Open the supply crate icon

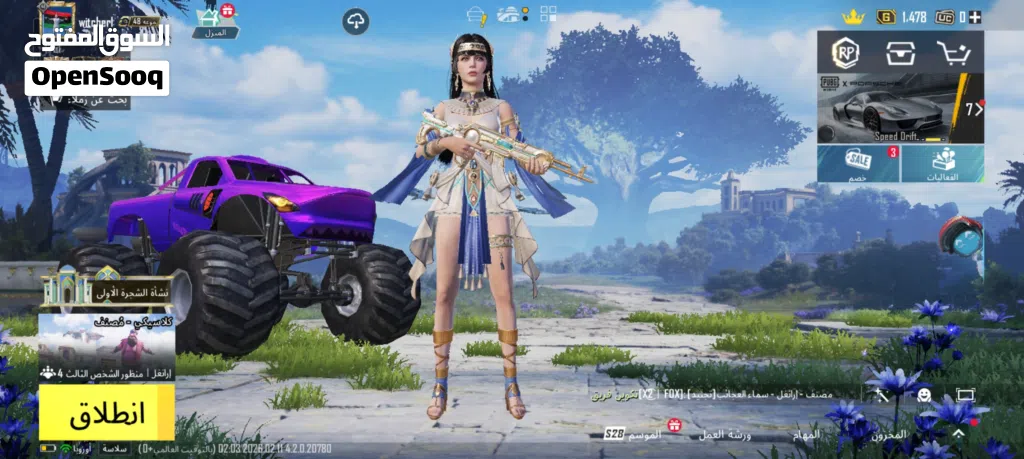pos(900,52)
